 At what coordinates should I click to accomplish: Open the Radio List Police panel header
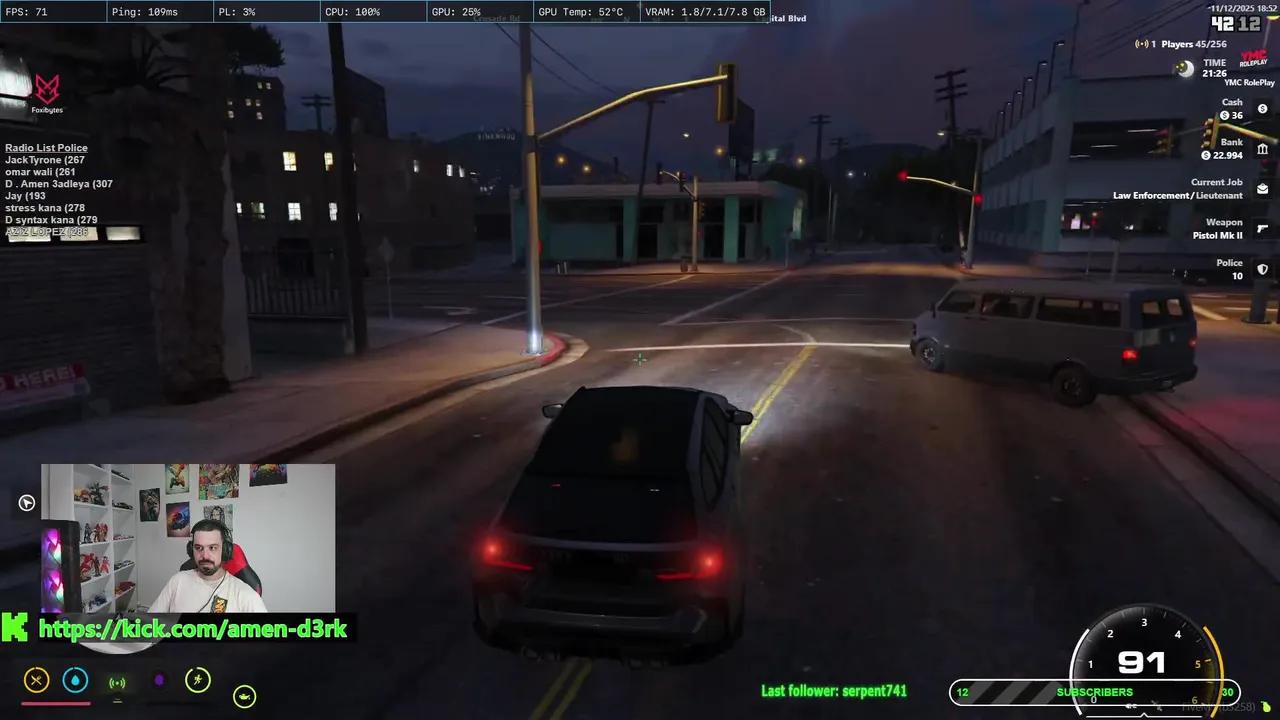point(45,147)
